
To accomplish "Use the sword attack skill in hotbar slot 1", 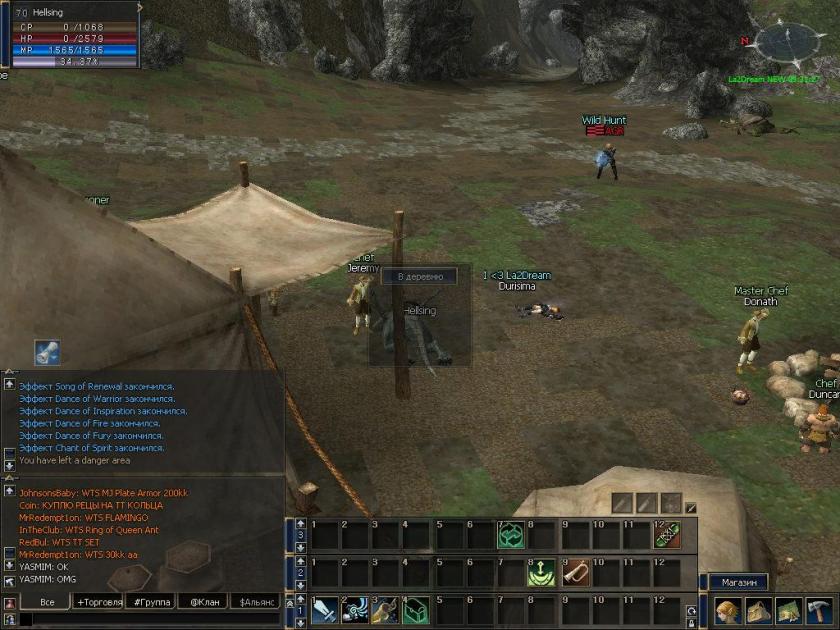I will point(323,609).
